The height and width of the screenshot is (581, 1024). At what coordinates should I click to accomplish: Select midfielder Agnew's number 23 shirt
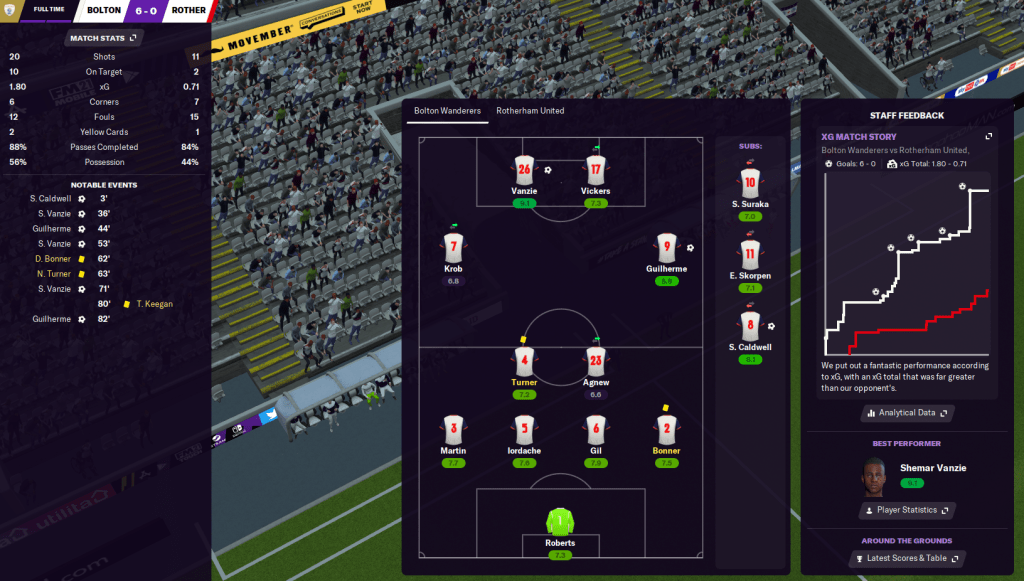tap(595, 360)
